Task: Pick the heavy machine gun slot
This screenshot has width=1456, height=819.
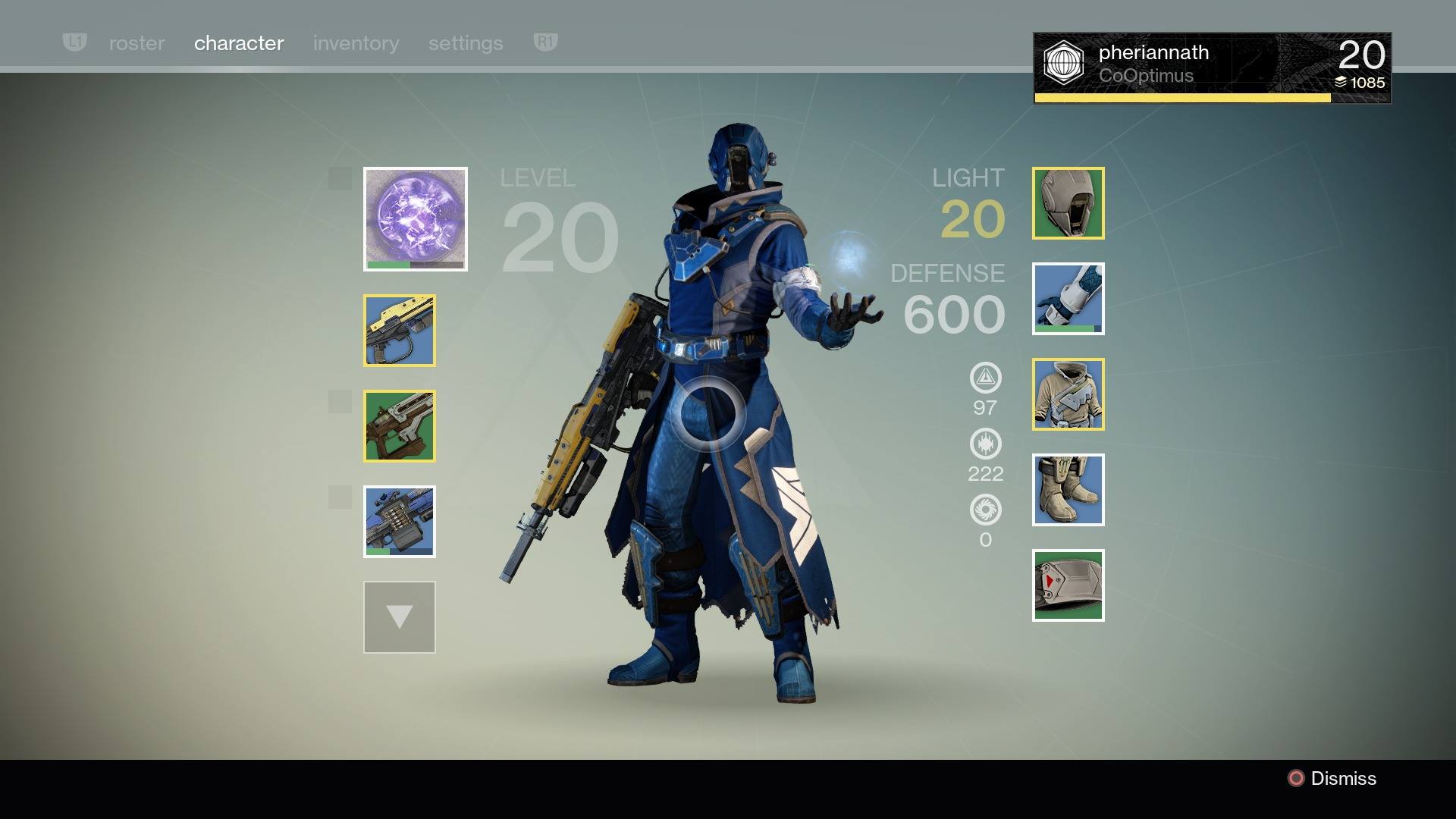Action: click(400, 522)
